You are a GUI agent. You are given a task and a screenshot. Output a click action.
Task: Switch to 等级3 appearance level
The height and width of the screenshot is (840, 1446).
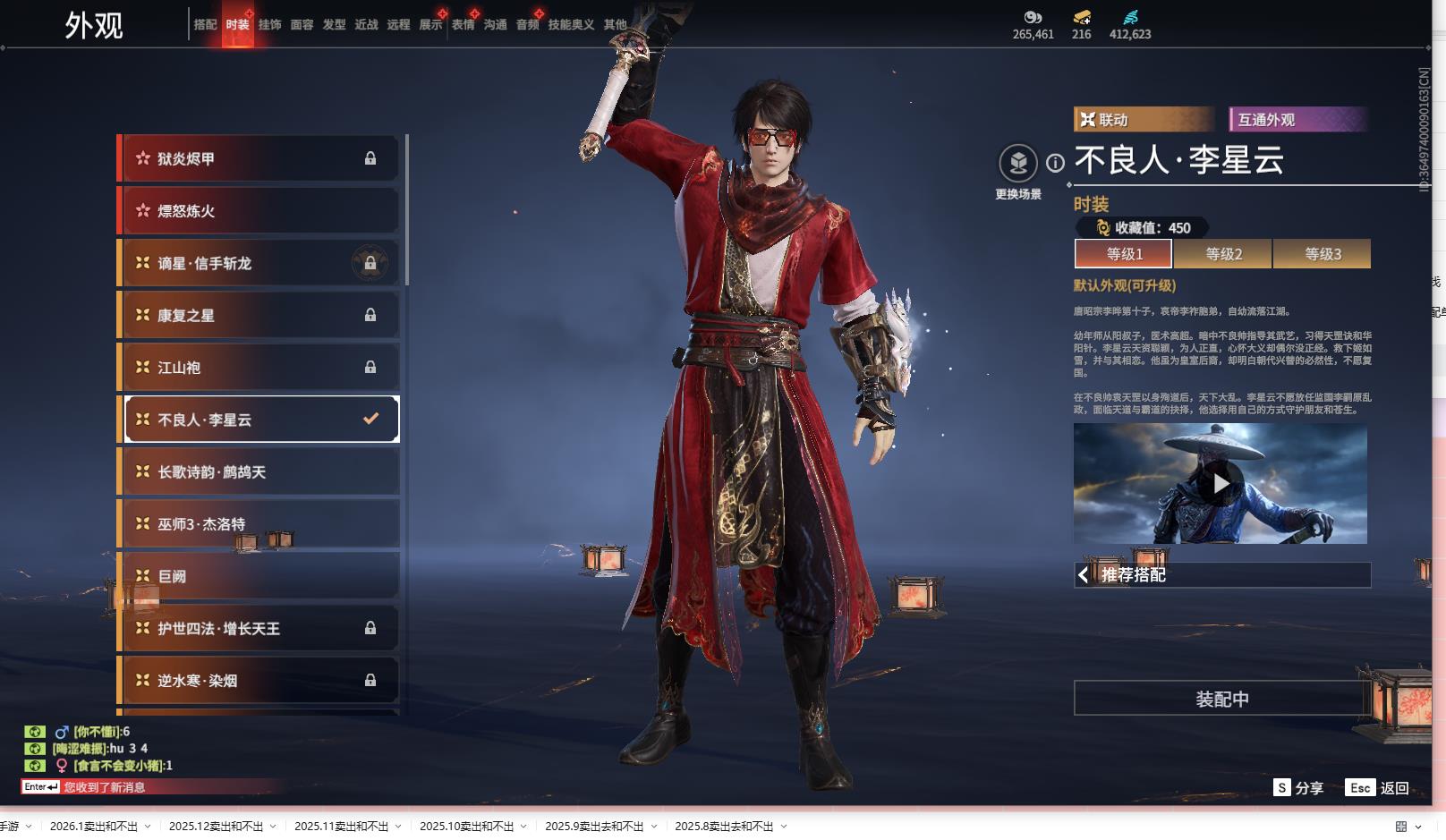1323,254
